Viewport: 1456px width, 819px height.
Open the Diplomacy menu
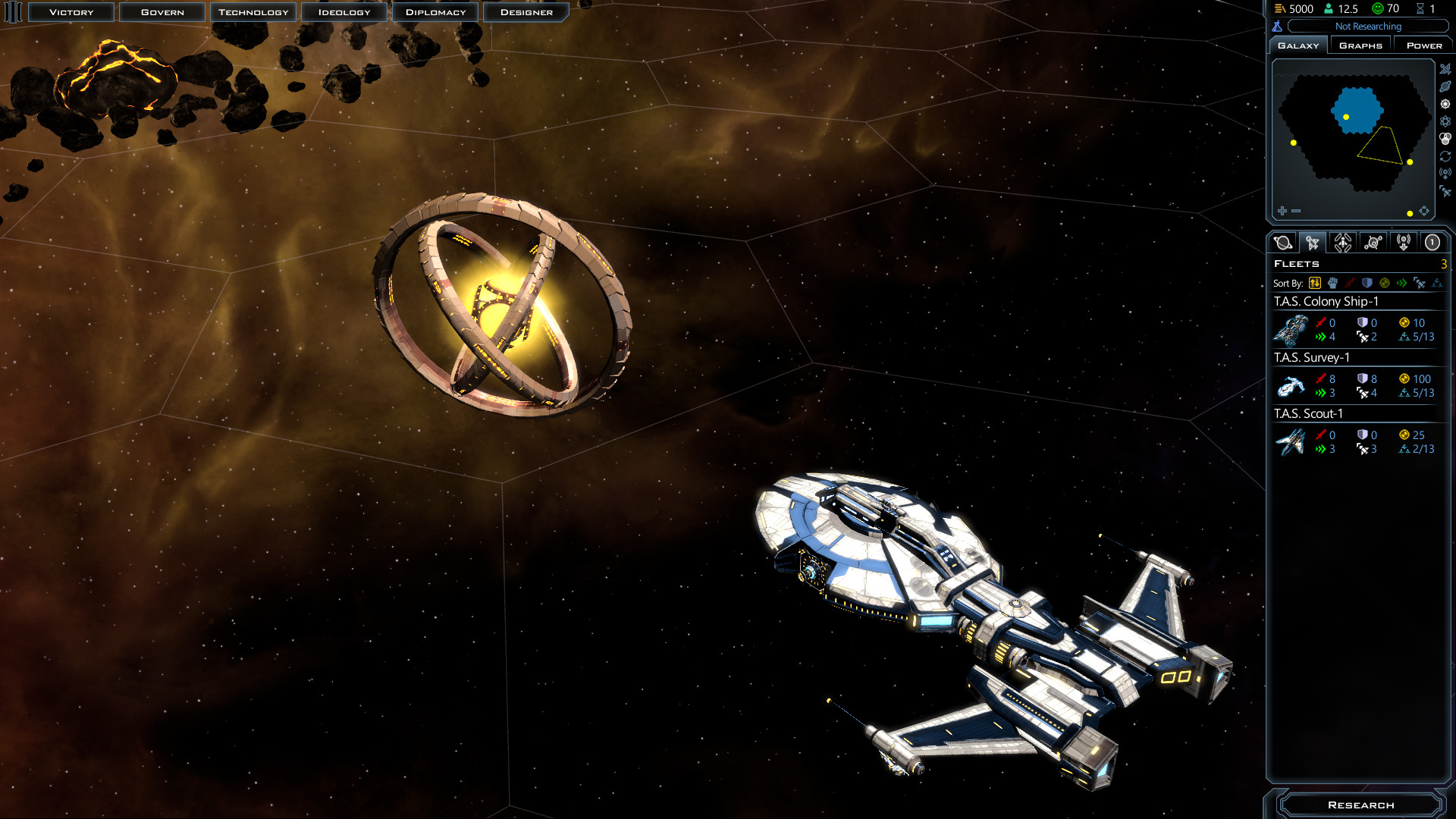(435, 11)
